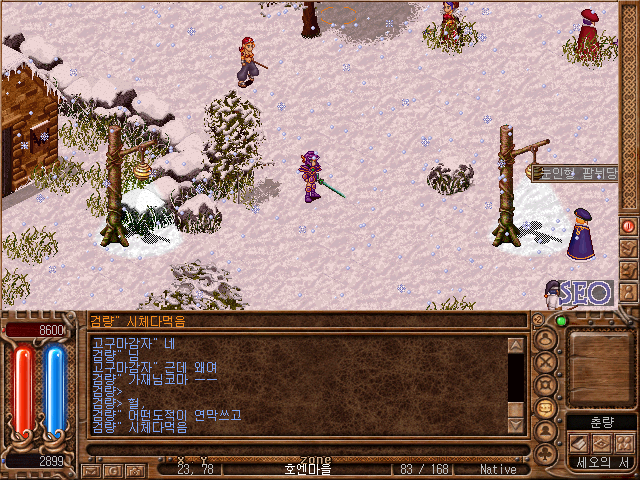Activate the shield emblem round button
This screenshot has height=480, width=640.
[546, 385]
